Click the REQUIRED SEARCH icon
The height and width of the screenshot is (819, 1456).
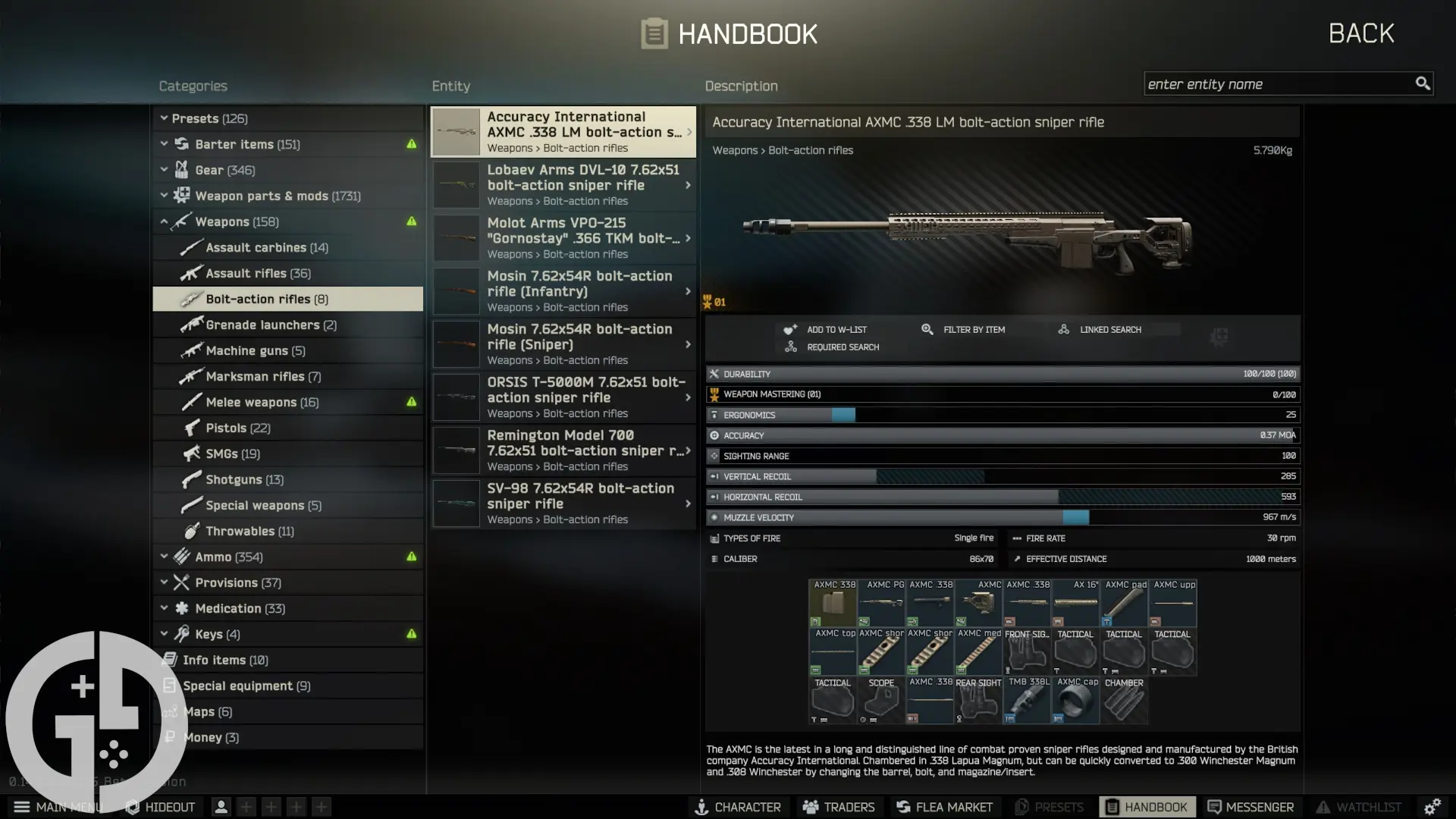coord(791,347)
